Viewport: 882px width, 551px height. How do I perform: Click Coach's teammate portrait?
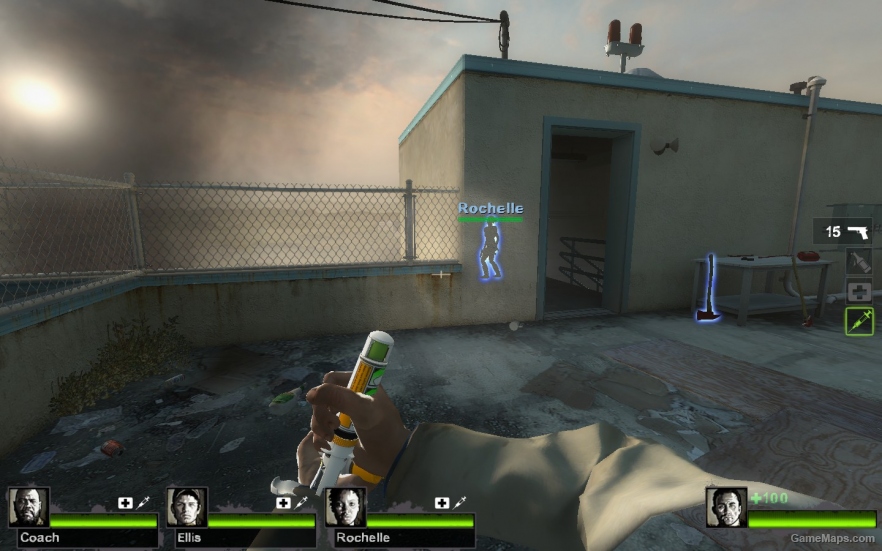click(x=29, y=507)
